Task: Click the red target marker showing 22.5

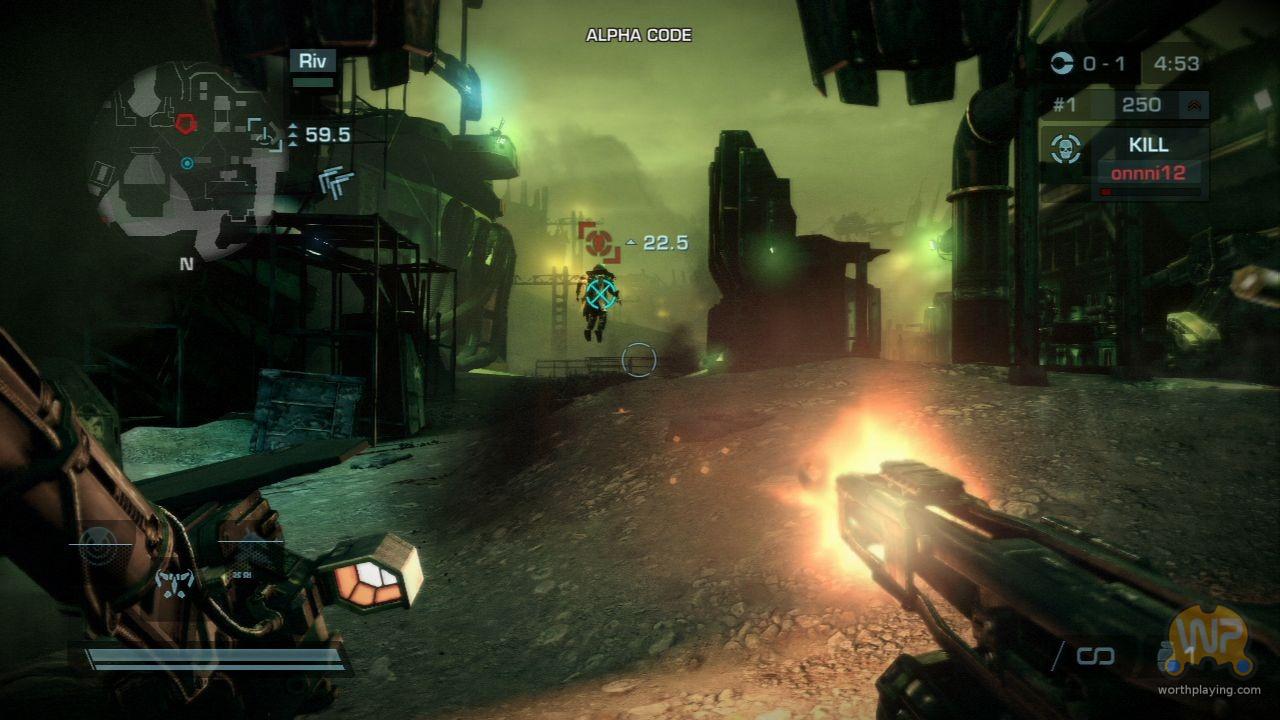Action: 598,241
